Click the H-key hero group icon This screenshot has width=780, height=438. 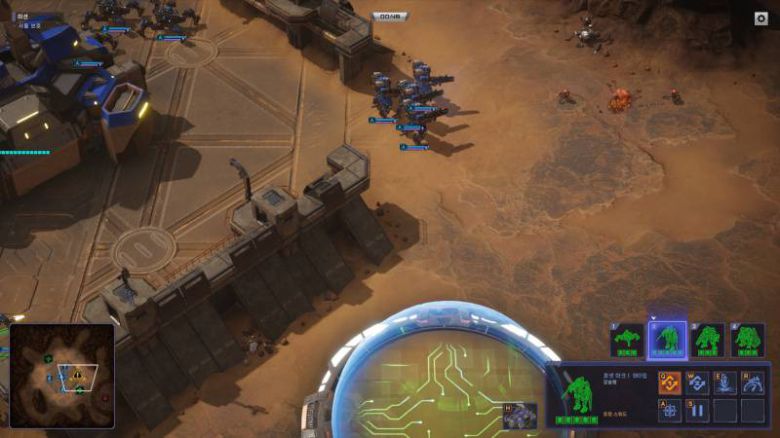coord(519,415)
